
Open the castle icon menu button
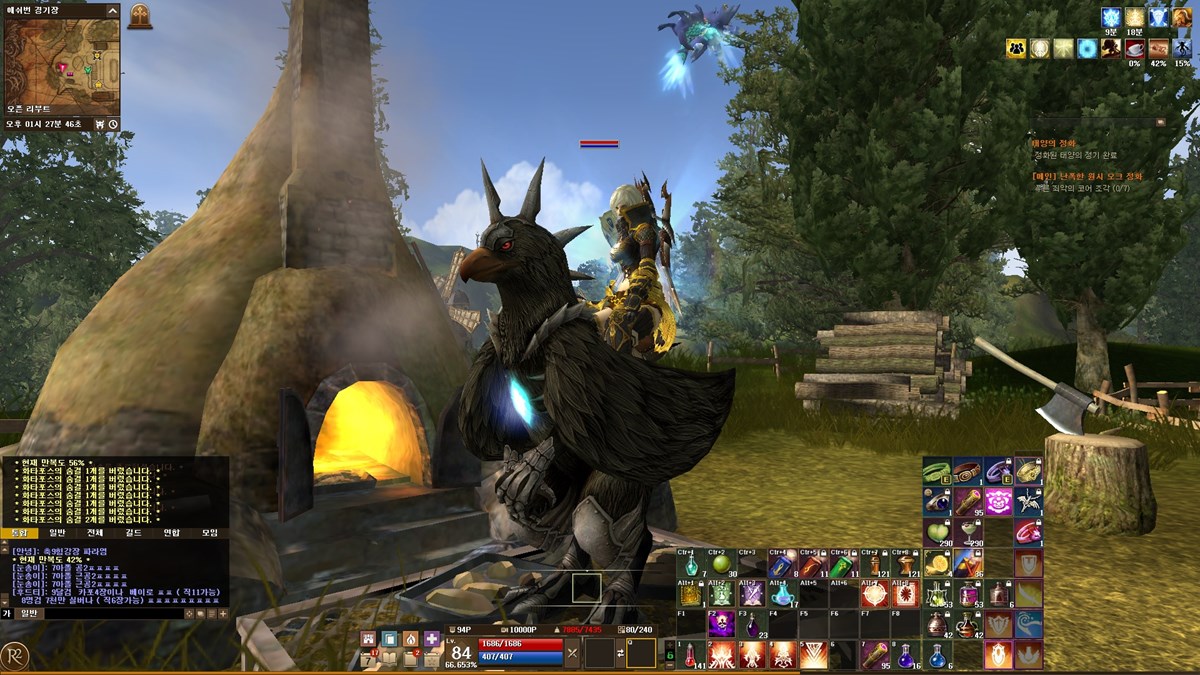coord(367,638)
